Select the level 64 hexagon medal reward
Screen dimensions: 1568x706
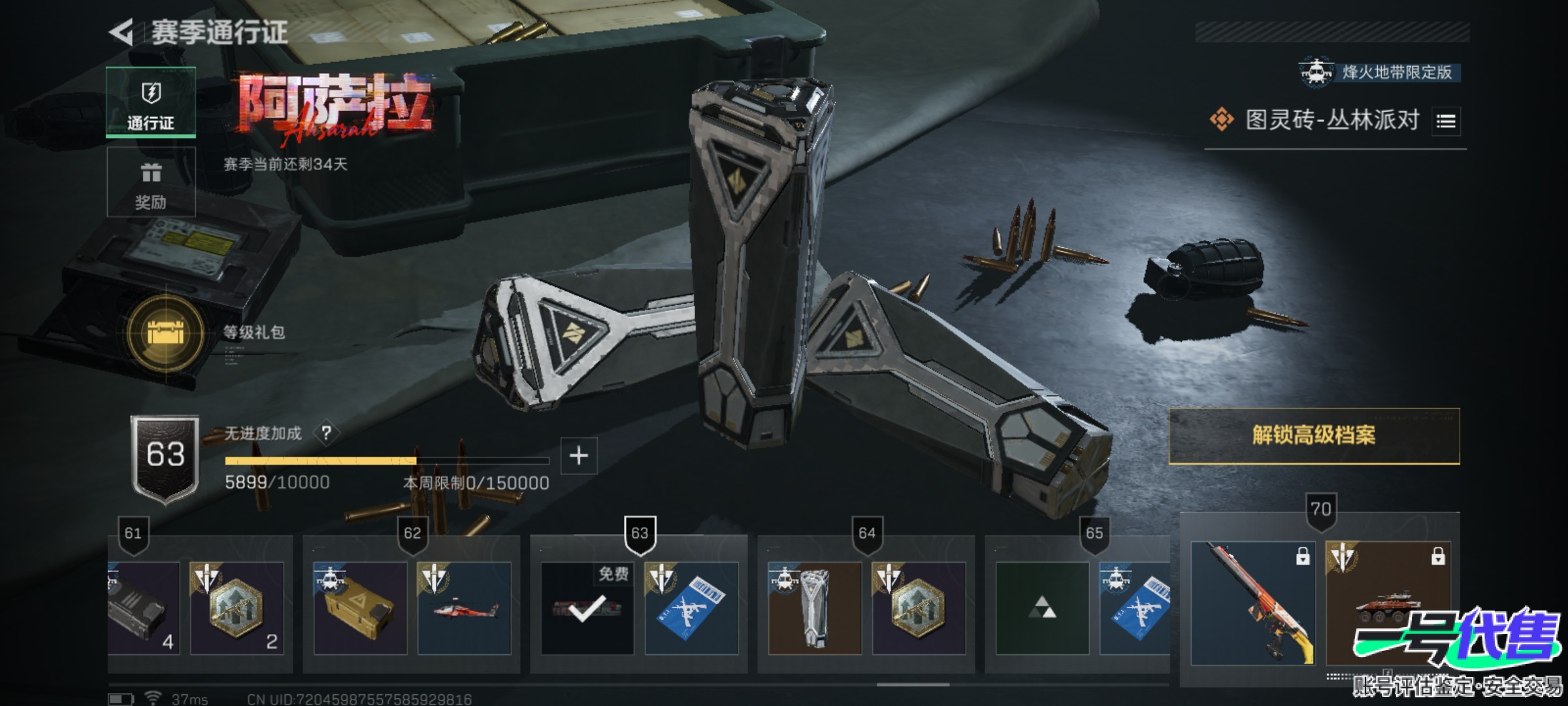(x=919, y=608)
